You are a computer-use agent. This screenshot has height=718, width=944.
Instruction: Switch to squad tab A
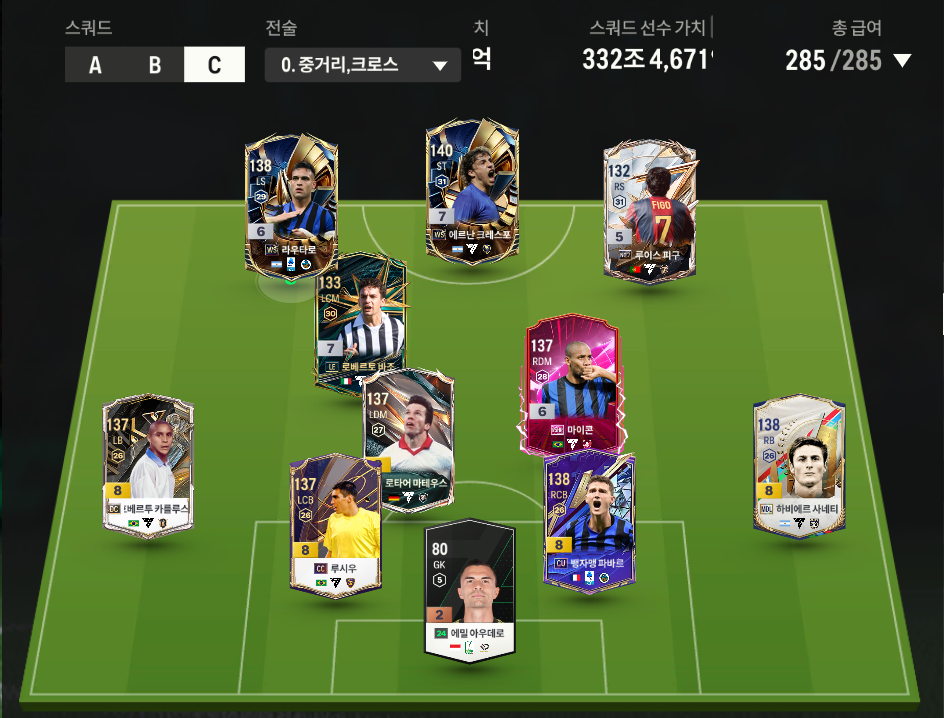[95, 65]
